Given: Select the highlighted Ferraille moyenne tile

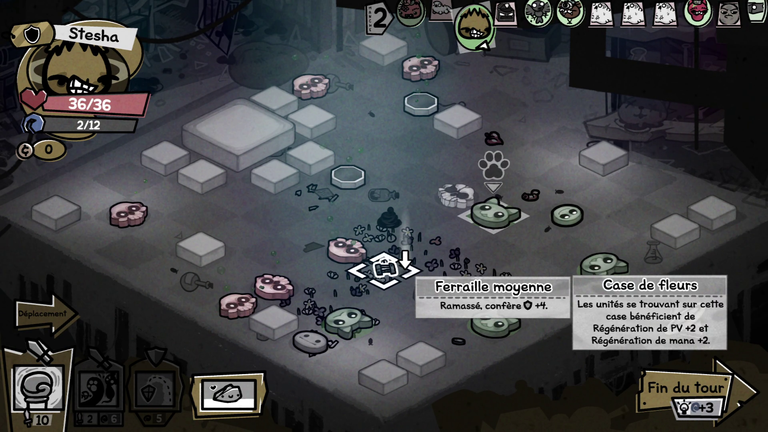Looking at the screenshot, I should click(x=383, y=269).
